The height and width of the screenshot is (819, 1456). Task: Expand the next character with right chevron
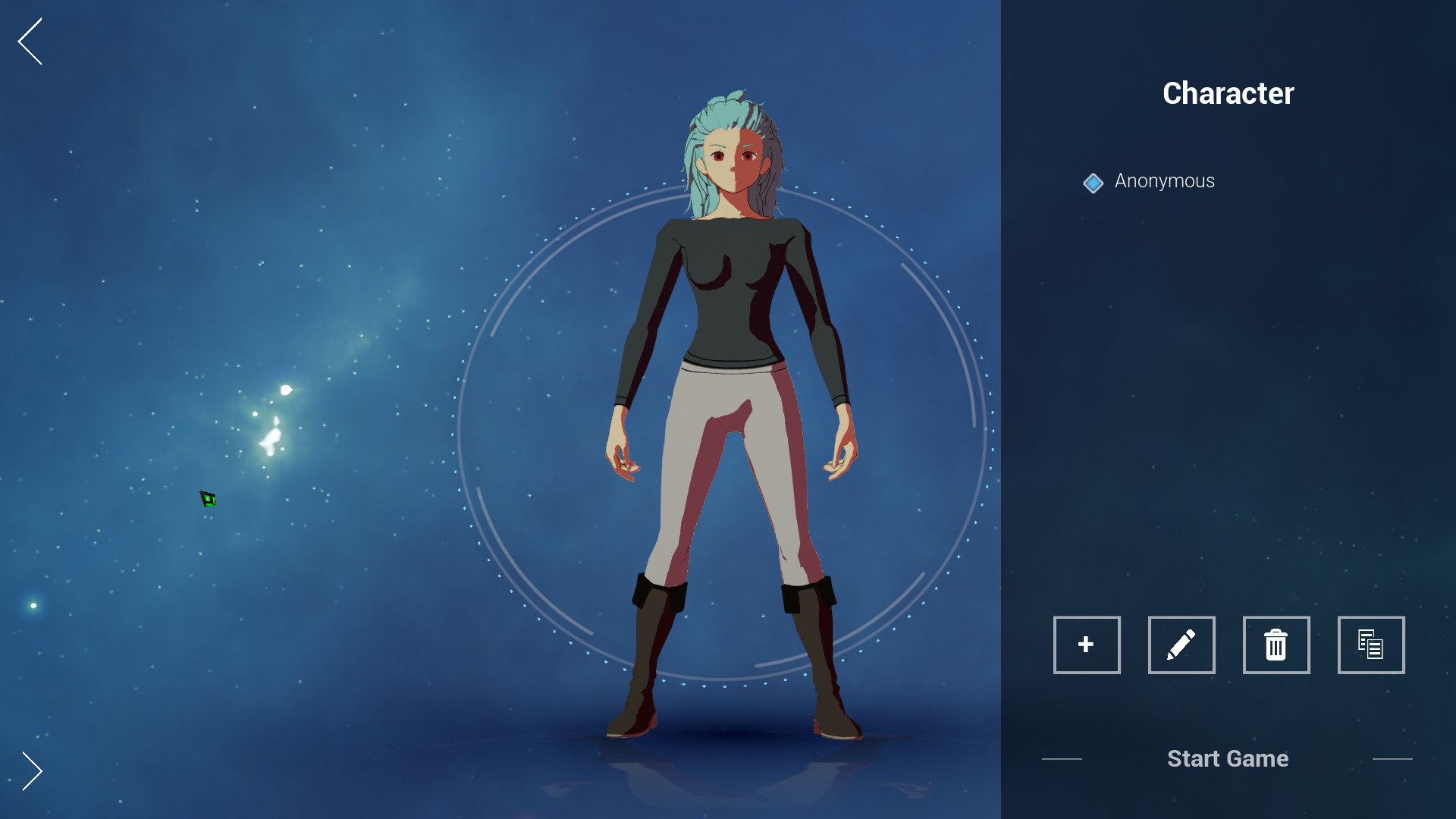[x=31, y=771]
